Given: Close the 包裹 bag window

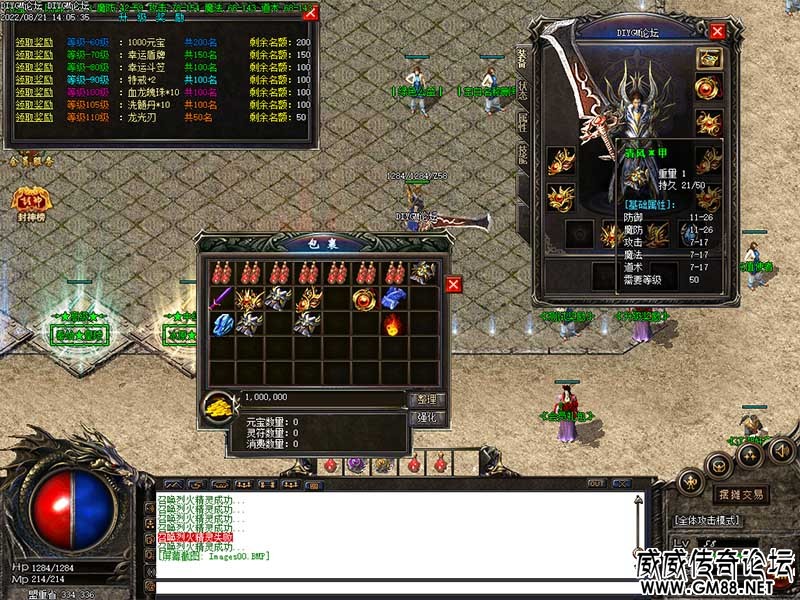Looking at the screenshot, I should tap(453, 285).
